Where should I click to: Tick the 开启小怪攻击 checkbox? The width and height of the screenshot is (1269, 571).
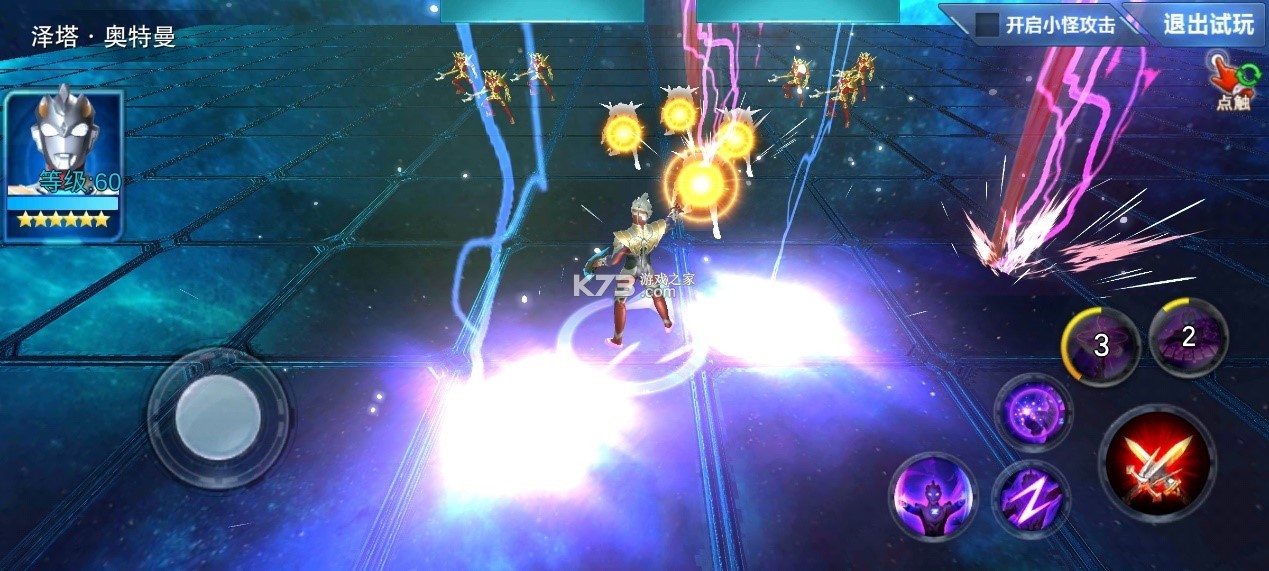pyautogui.click(x=987, y=25)
